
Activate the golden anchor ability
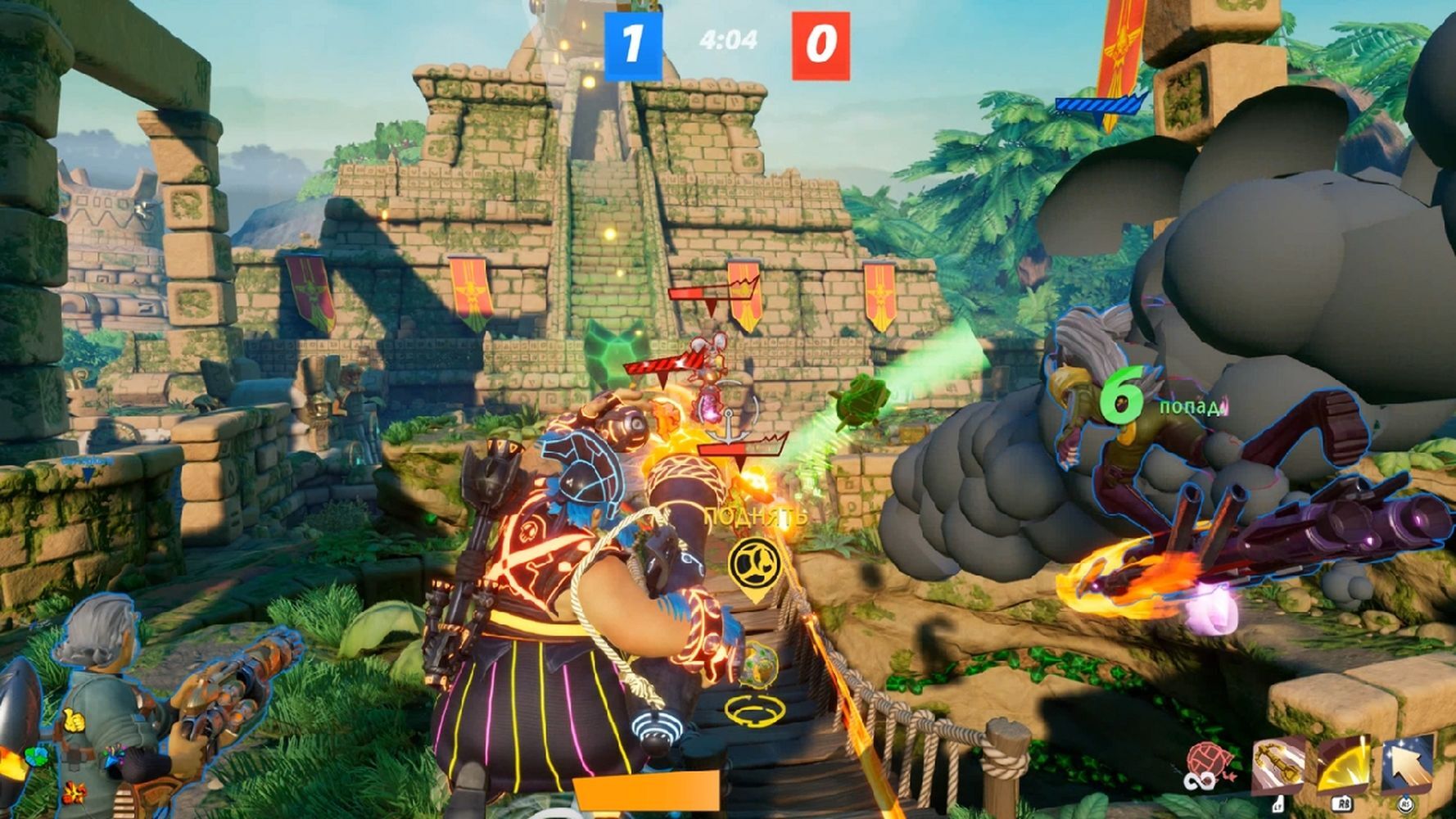[x=1277, y=765]
